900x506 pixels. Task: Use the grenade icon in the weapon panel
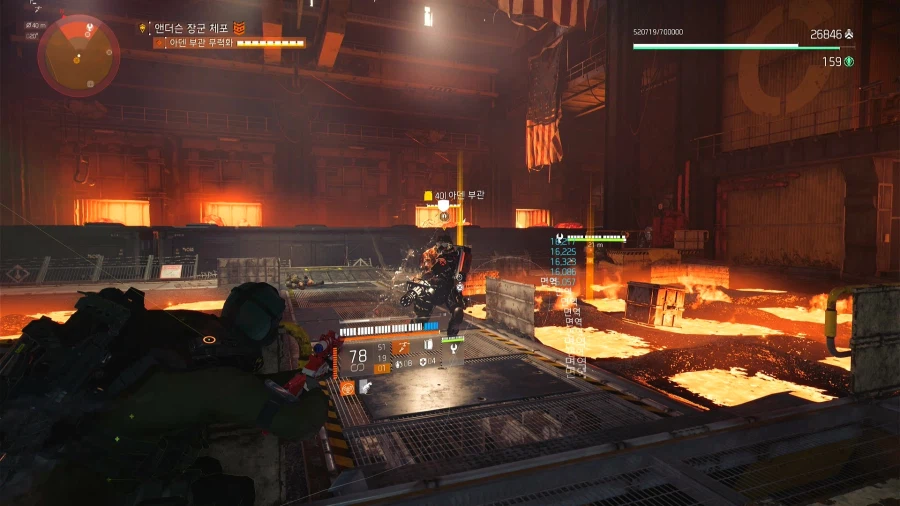(397, 365)
